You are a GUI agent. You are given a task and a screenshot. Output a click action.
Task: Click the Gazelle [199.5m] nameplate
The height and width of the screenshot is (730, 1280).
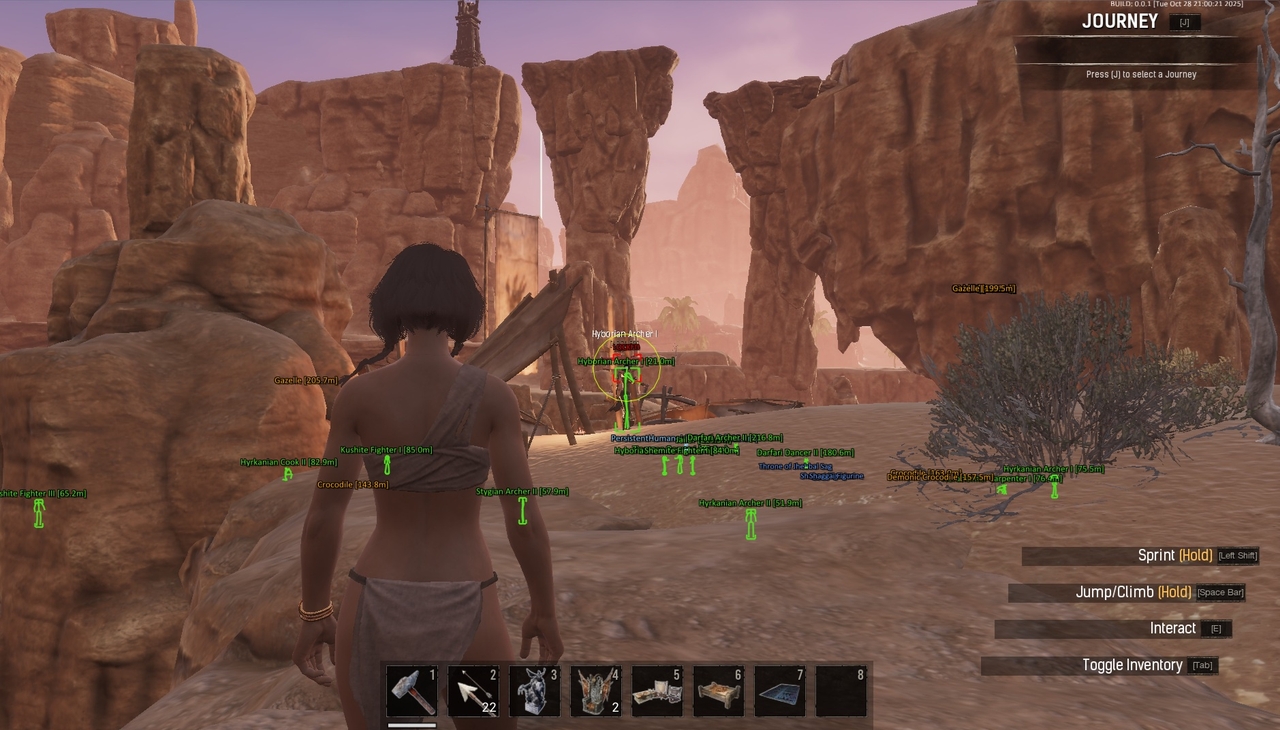coord(982,288)
